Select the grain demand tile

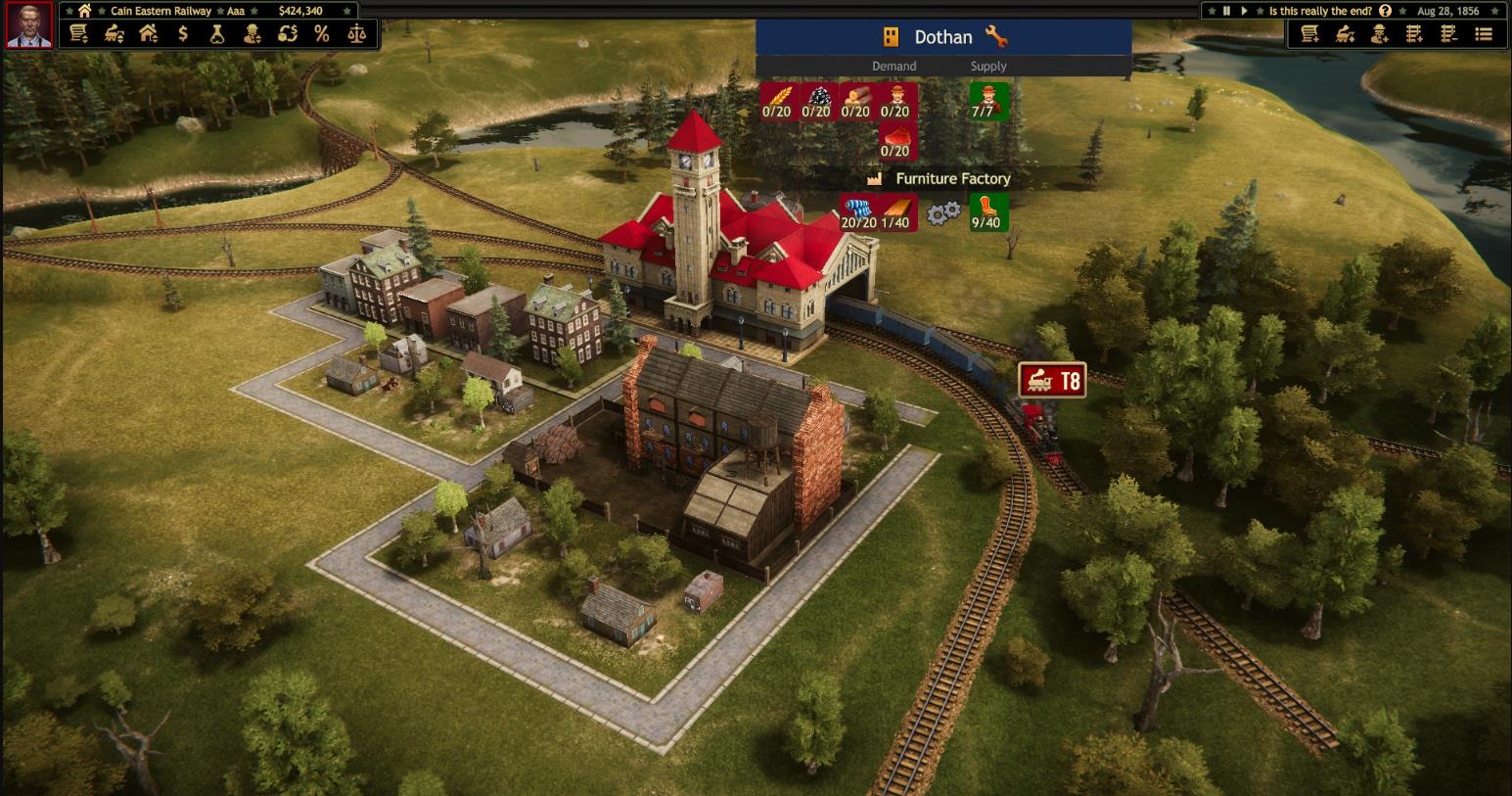pyautogui.click(x=777, y=101)
